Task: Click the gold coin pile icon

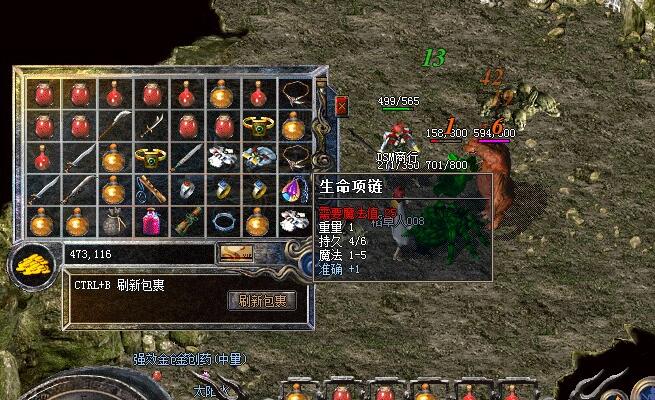Action: coord(31,267)
